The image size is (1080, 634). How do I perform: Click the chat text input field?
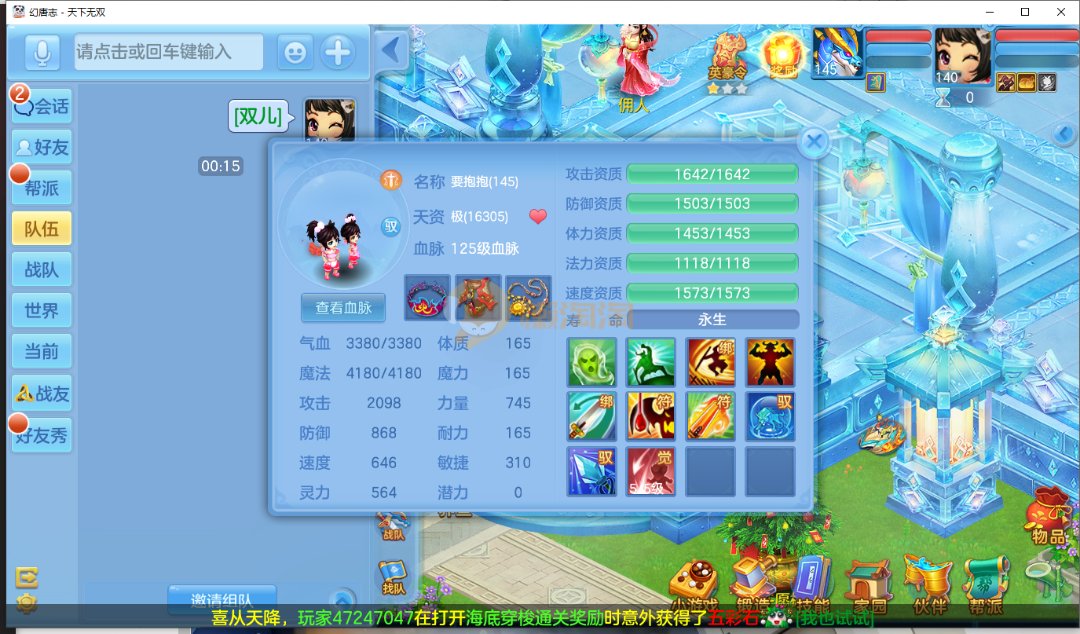click(x=168, y=52)
